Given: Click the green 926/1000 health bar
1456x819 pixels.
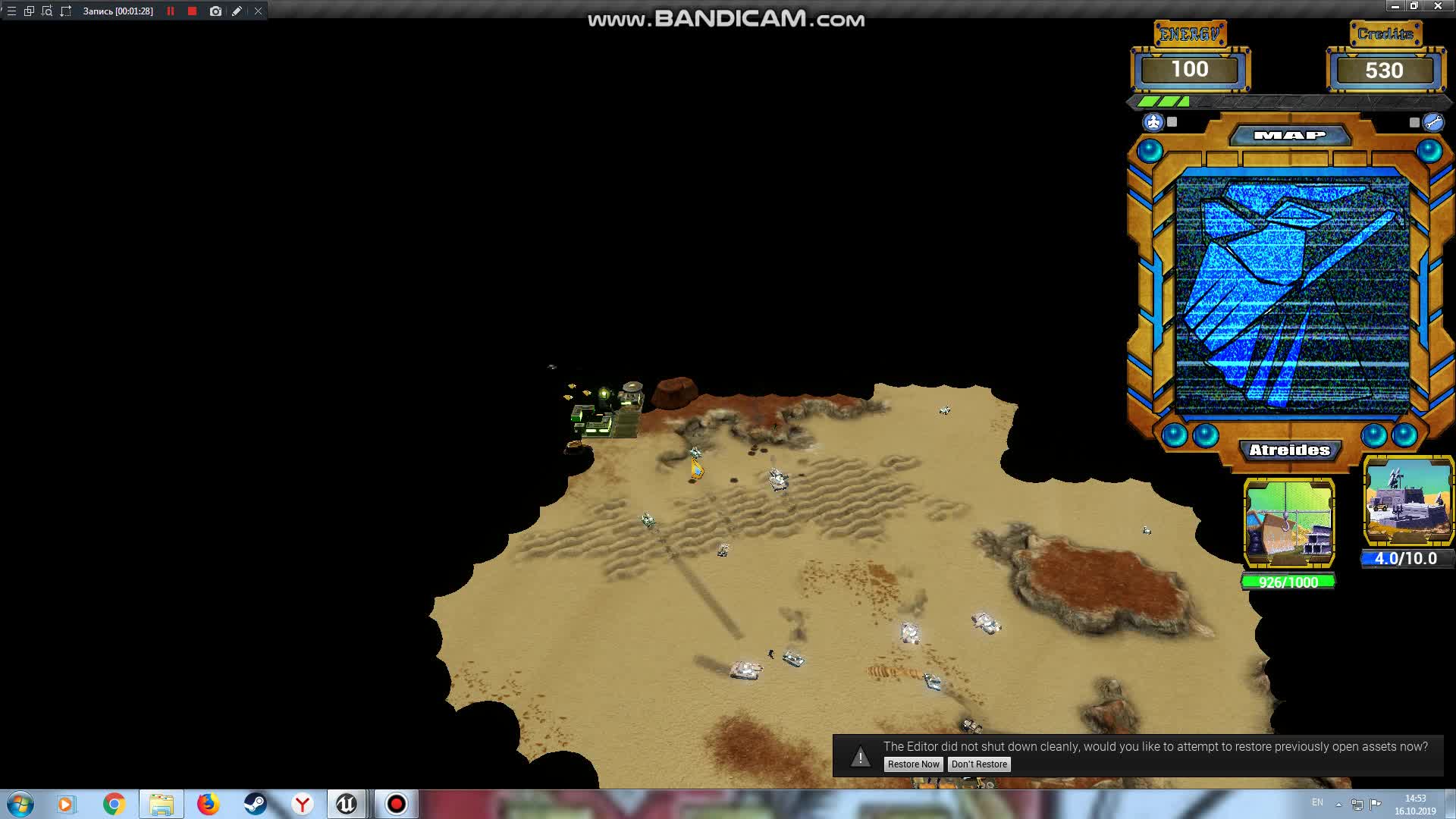Looking at the screenshot, I should click(x=1289, y=582).
